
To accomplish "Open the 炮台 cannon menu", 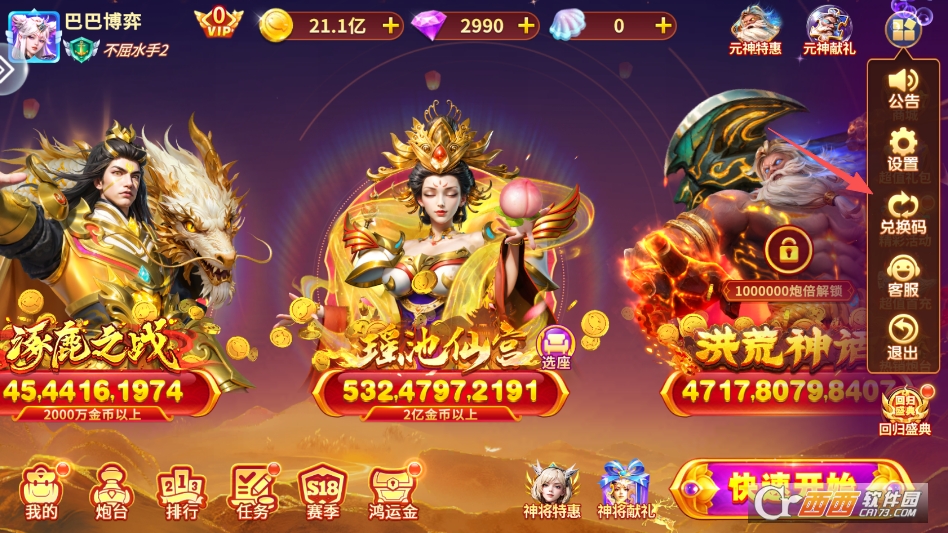I will (x=109, y=491).
